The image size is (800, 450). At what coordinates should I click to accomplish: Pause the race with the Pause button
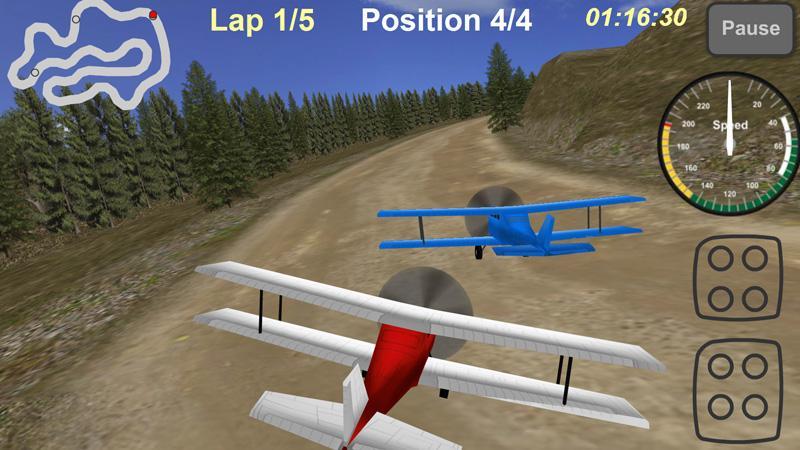point(750,29)
